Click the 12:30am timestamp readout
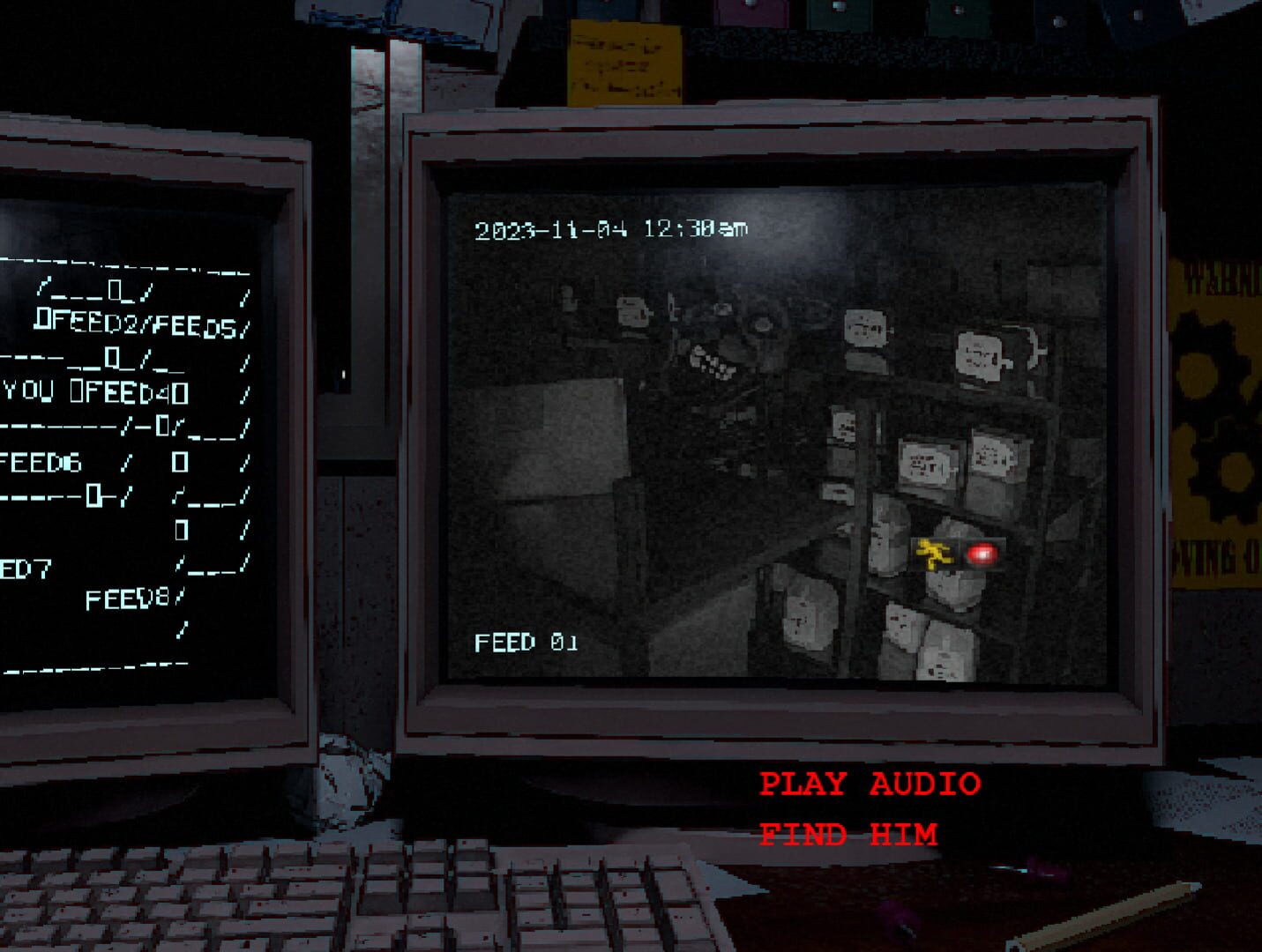Screen dimensions: 1262x952 click(697, 230)
